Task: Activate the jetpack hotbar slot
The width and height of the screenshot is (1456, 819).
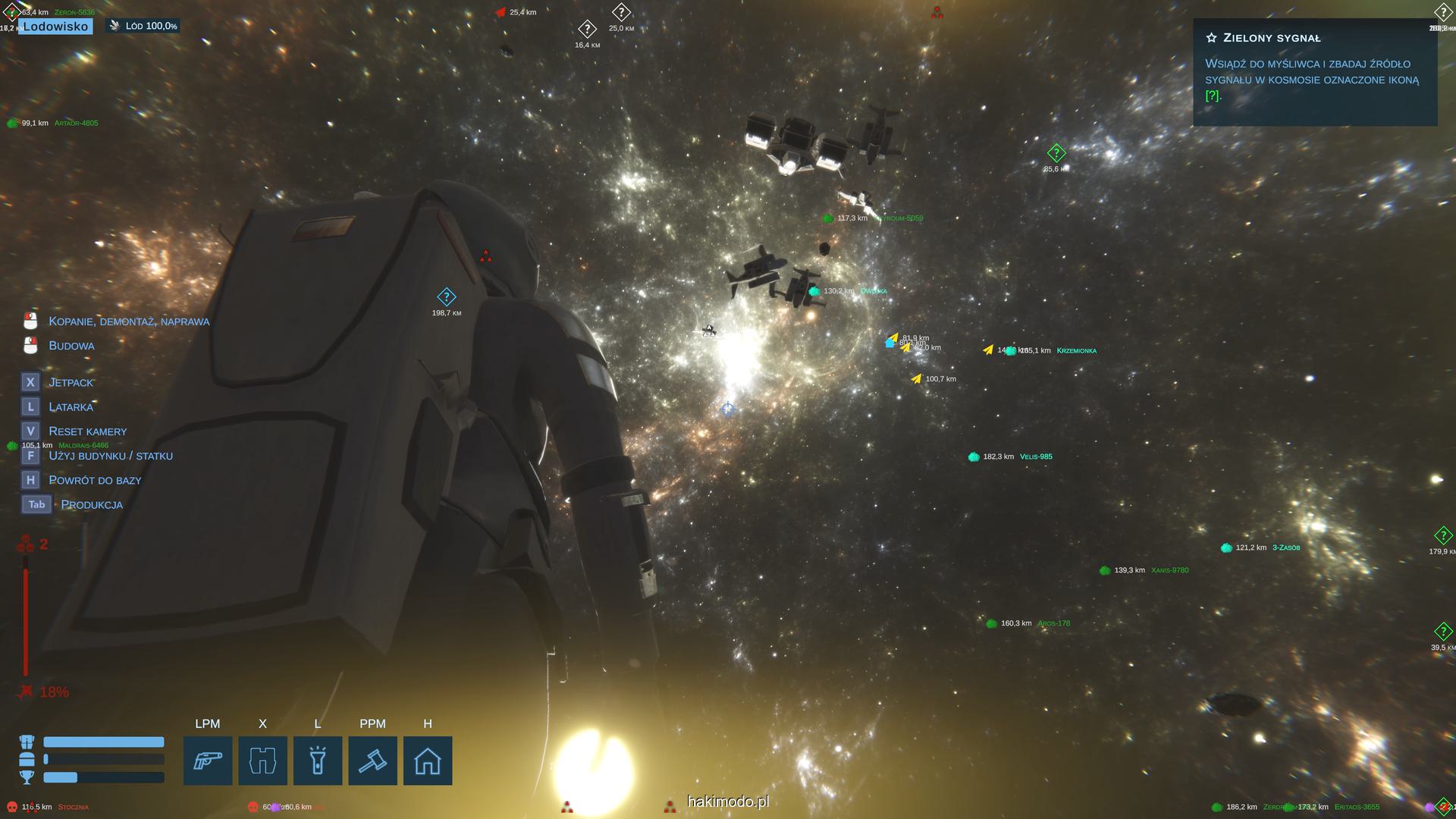Action: (262, 761)
